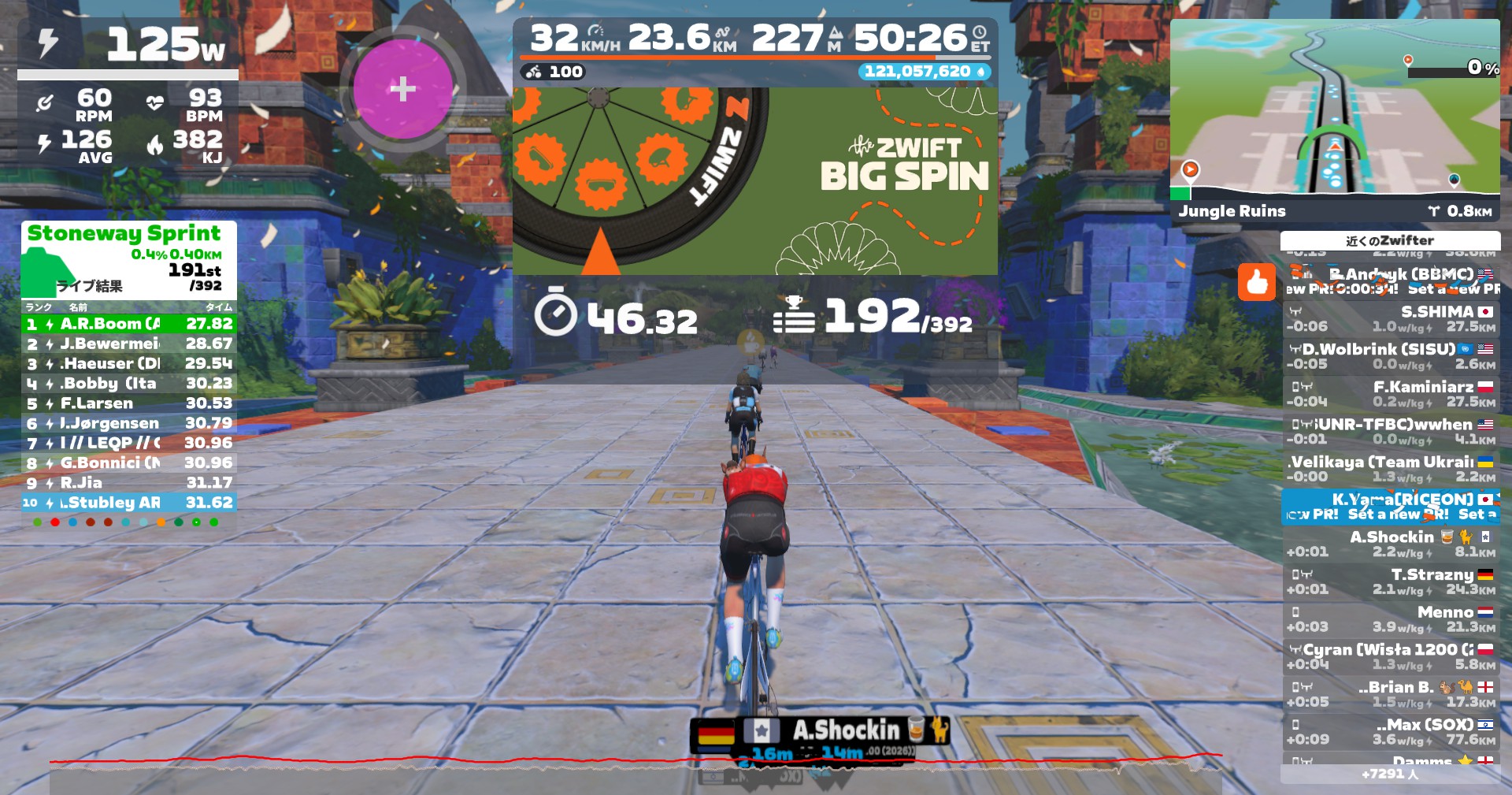Select R.Jia's sprint leaderboard row
This screenshot has height=795, width=1512.
[x=129, y=482]
